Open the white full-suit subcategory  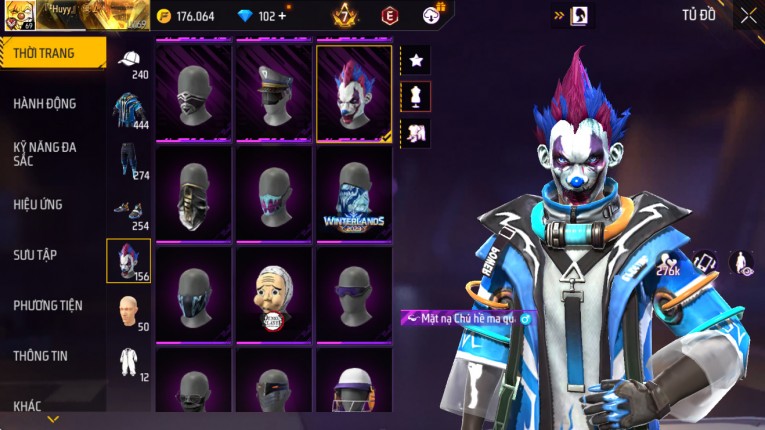(128, 361)
